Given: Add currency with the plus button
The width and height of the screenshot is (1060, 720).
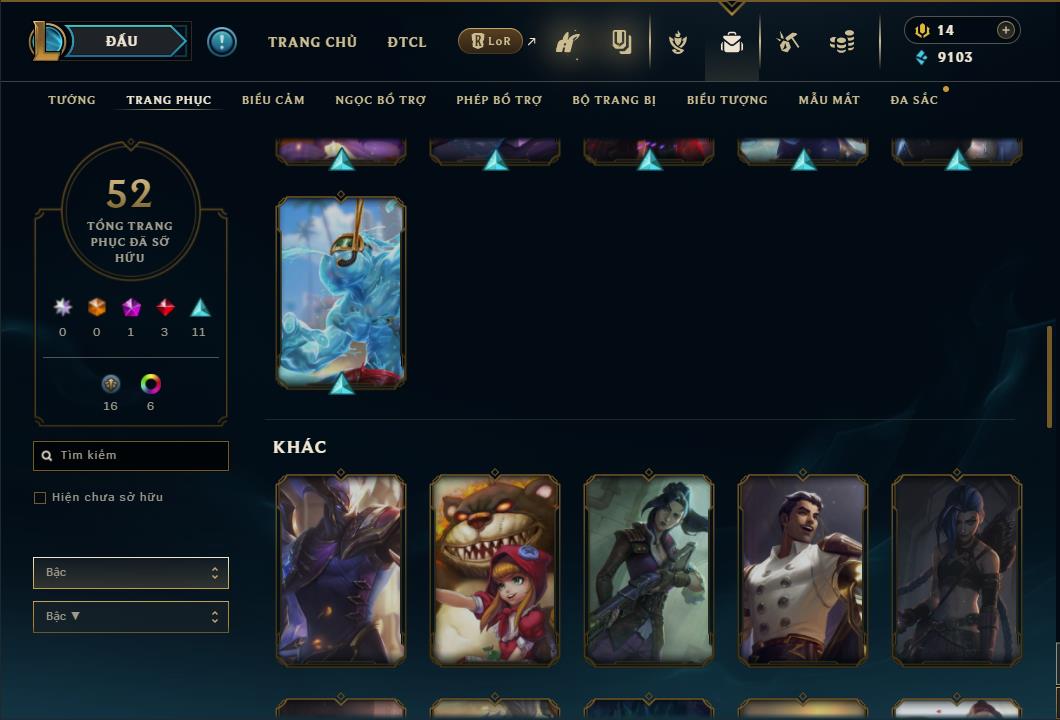Looking at the screenshot, I should click(x=1006, y=30).
